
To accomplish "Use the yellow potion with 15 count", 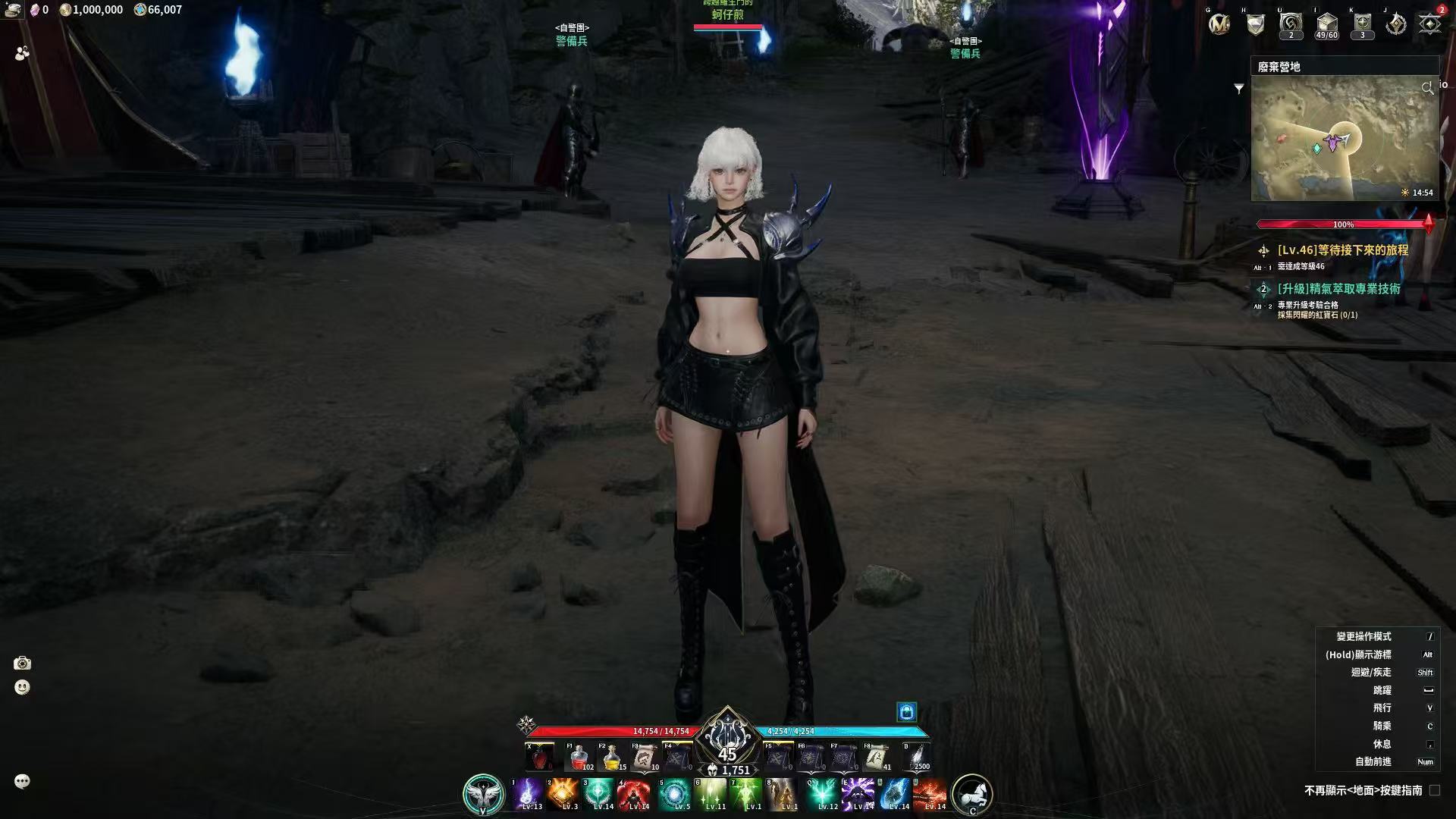I will click(611, 757).
